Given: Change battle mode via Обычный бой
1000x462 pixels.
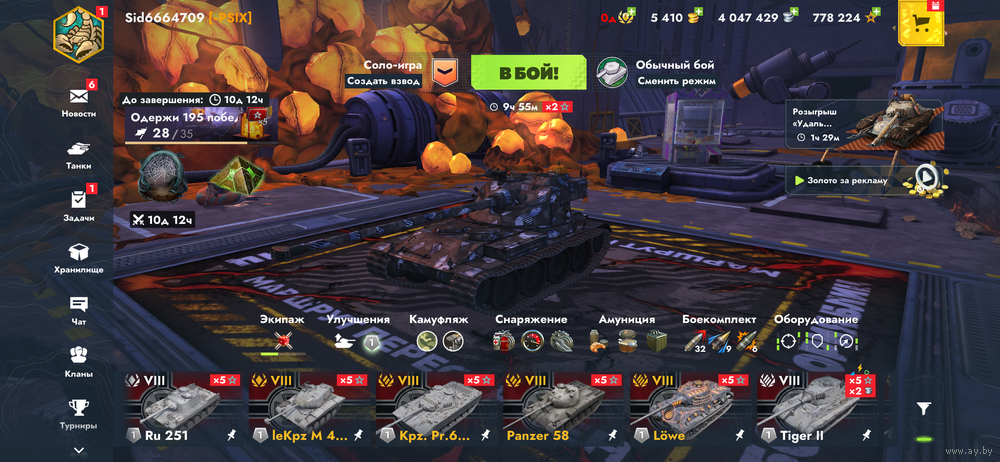Looking at the screenshot, I should (655, 72).
